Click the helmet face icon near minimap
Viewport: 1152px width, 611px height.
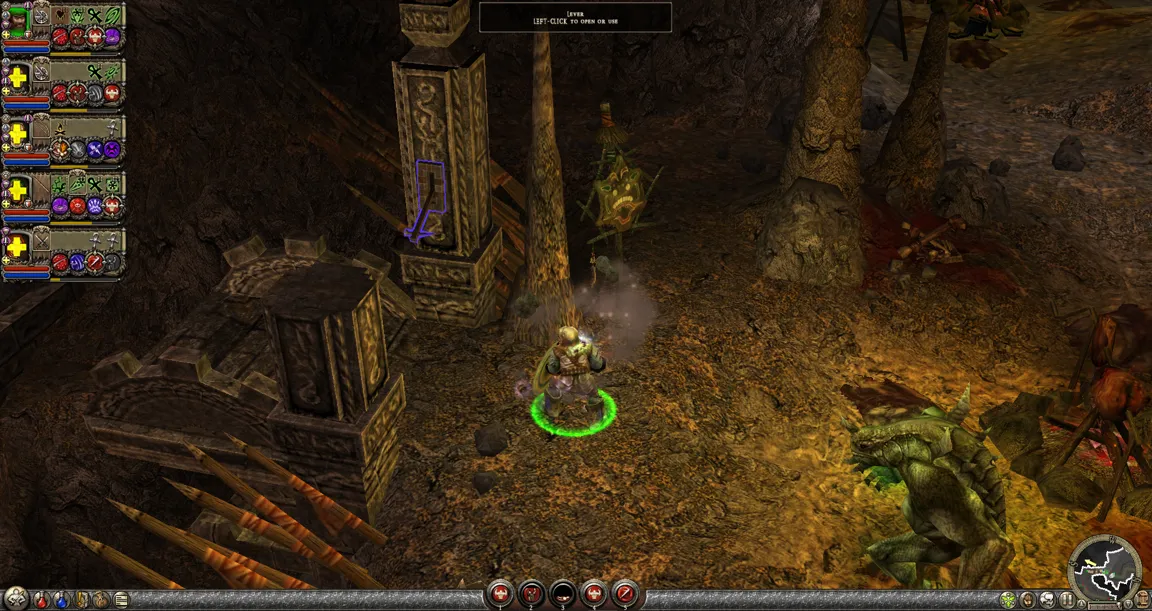[1028, 600]
